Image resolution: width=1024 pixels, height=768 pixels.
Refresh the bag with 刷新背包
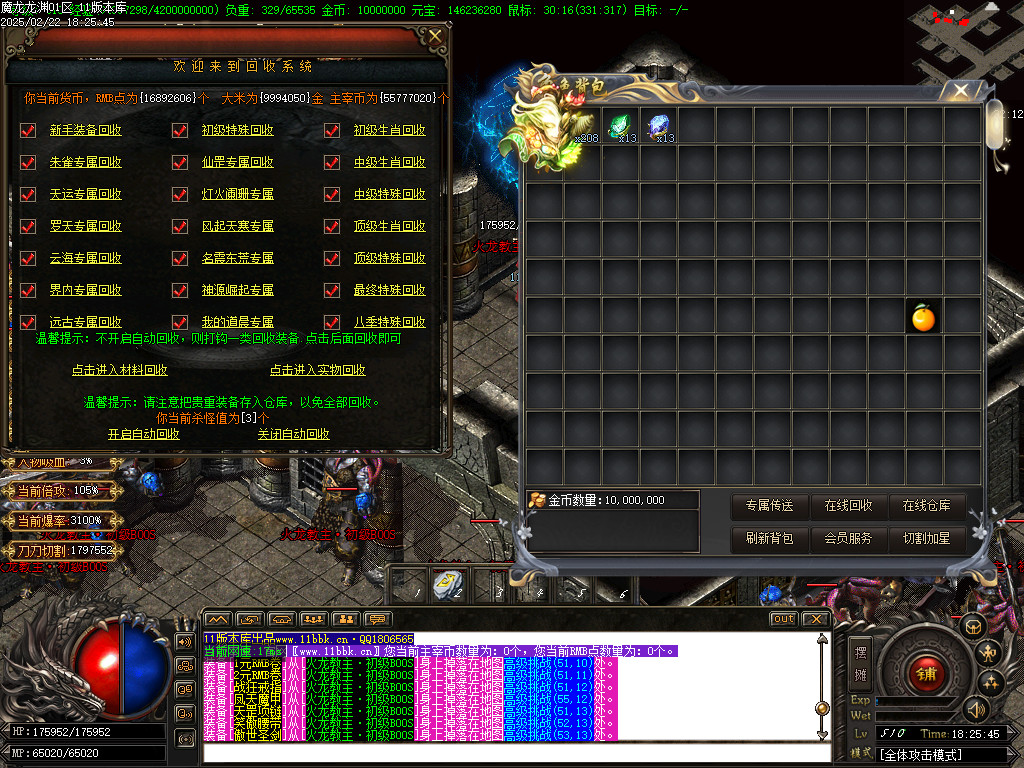[769, 538]
